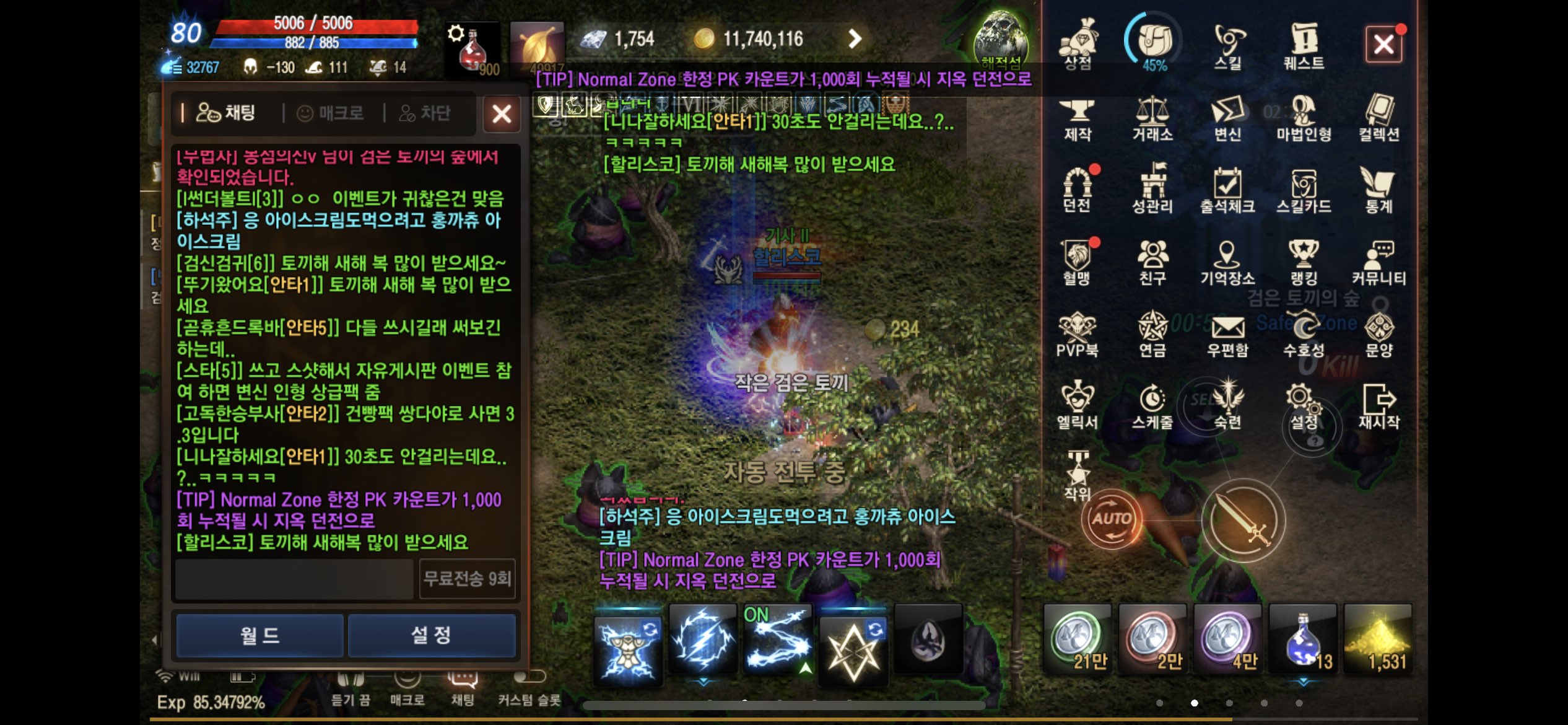The height and width of the screenshot is (725, 1568).
Task: Open the 퀘스트 quest menu
Action: pyautogui.click(x=1304, y=45)
